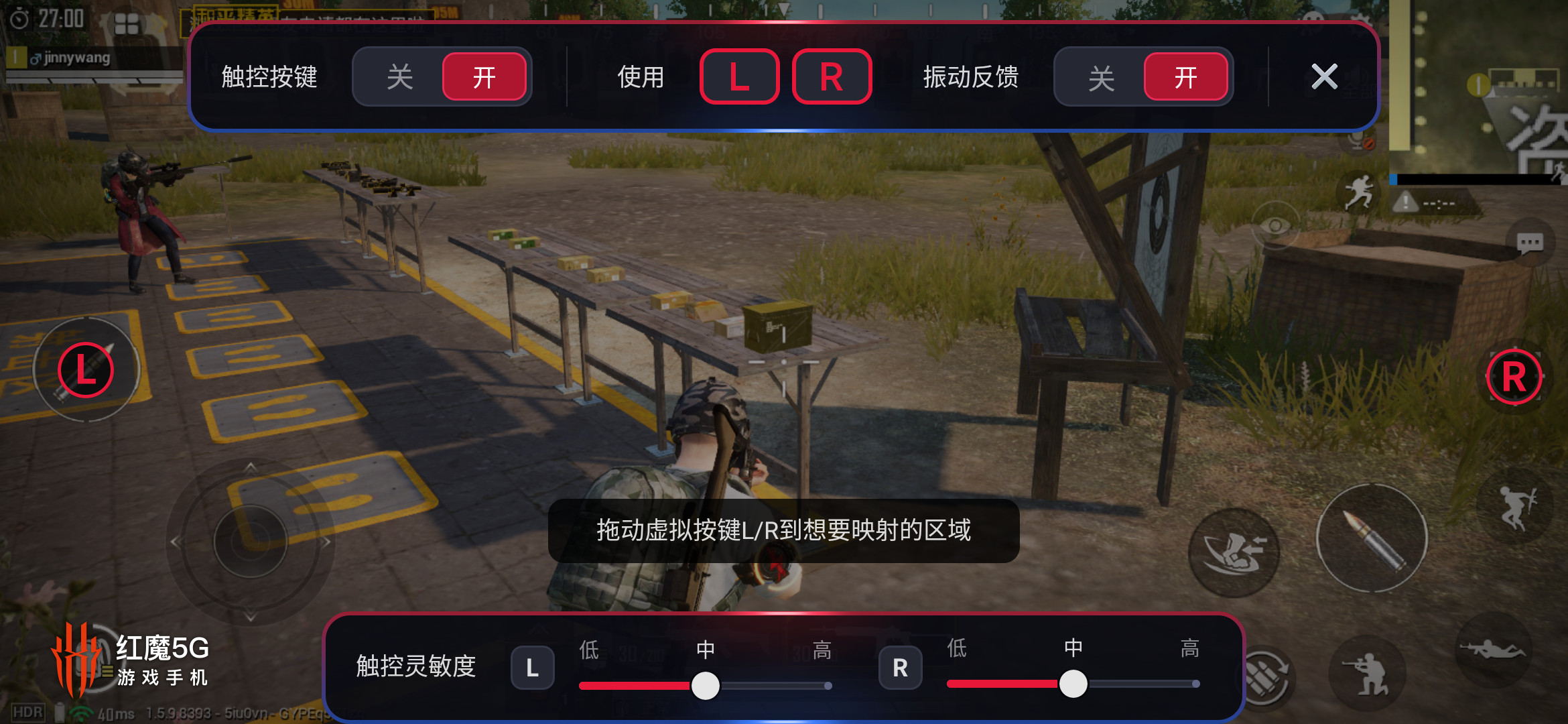Switch 触控按键 to 关

point(398,76)
